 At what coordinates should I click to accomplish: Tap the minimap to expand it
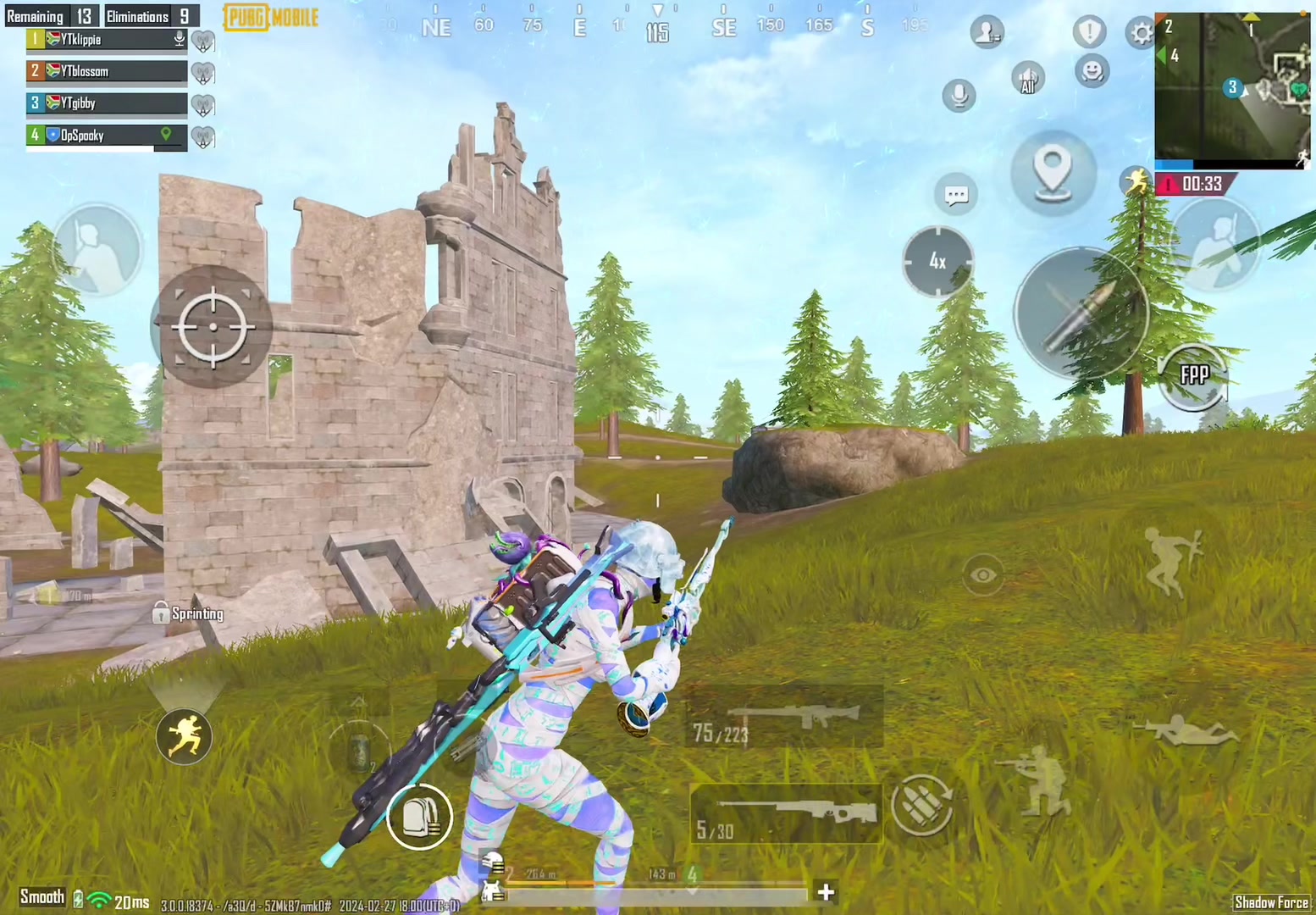tap(1232, 89)
